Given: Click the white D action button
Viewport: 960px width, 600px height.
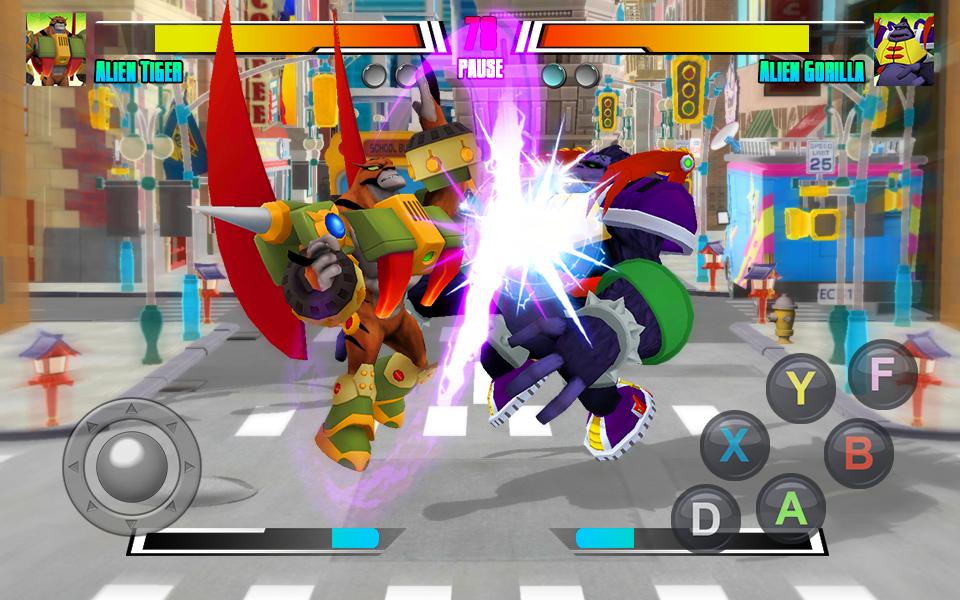Looking at the screenshot, I should point(706,519).
